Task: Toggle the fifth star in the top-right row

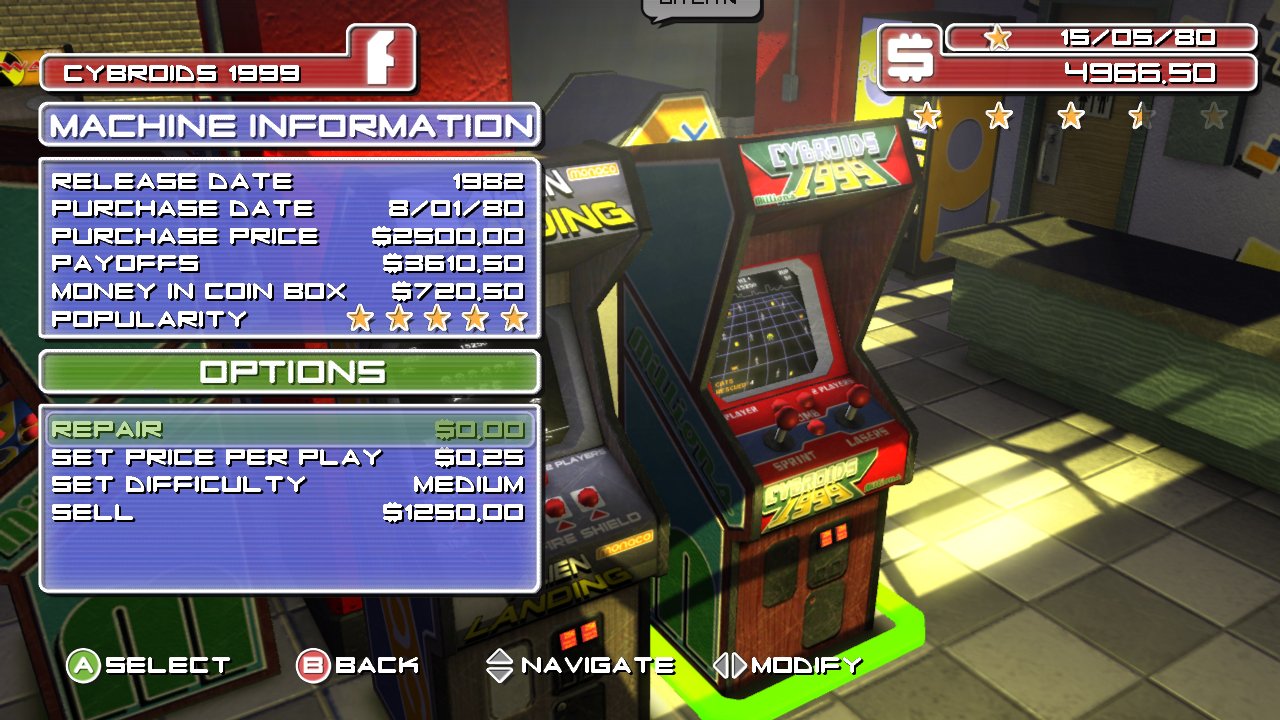Action: pos(1213,117)
